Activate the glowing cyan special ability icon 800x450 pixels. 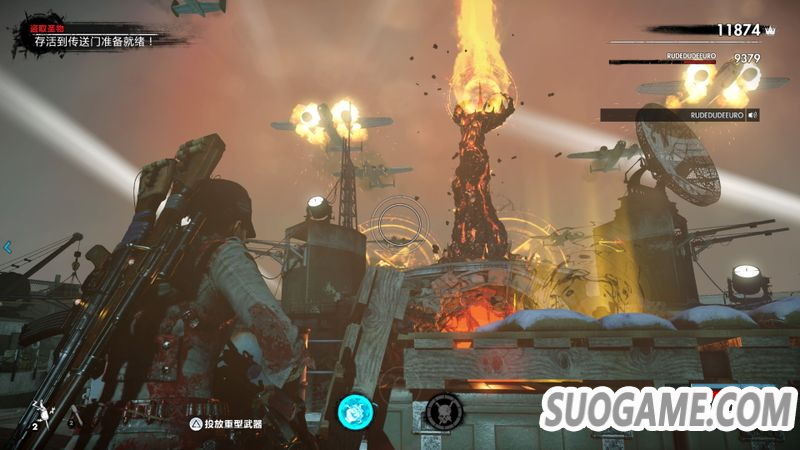click(354, 411)
